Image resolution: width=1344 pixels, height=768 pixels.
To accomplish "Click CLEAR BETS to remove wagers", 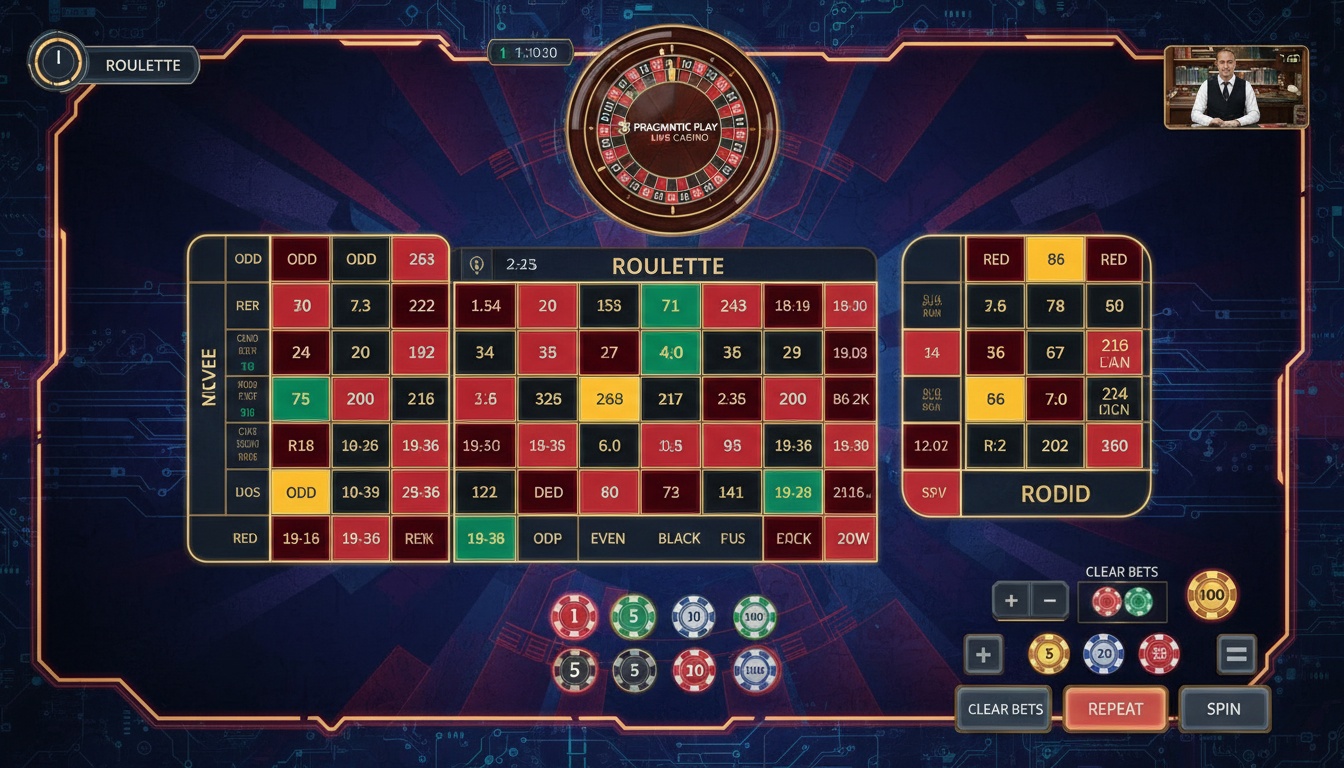I will click(x=1003, y=709).
